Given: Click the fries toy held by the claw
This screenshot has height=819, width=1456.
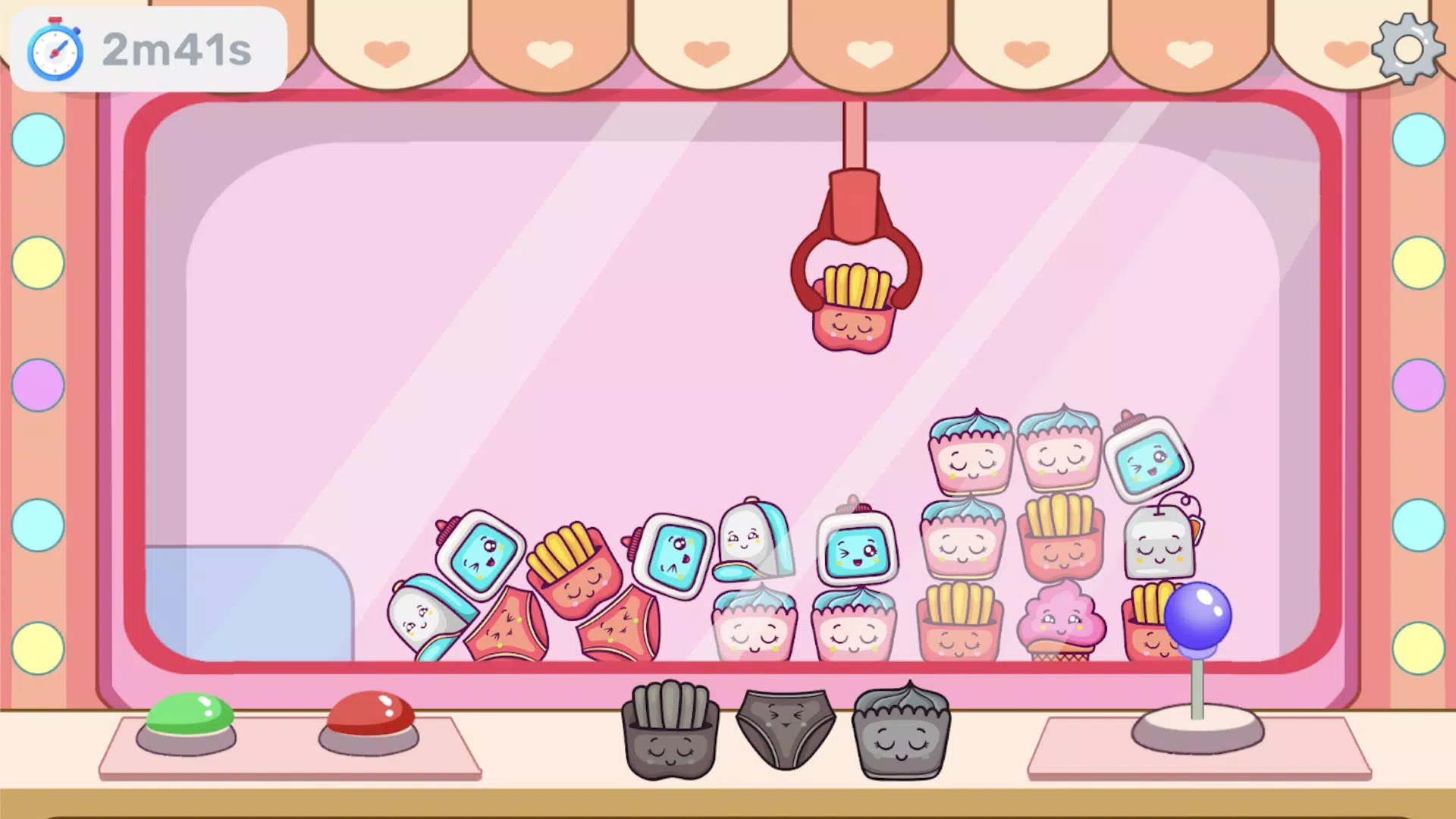Looking at the screenshot, I should click(x=855, y=311).
